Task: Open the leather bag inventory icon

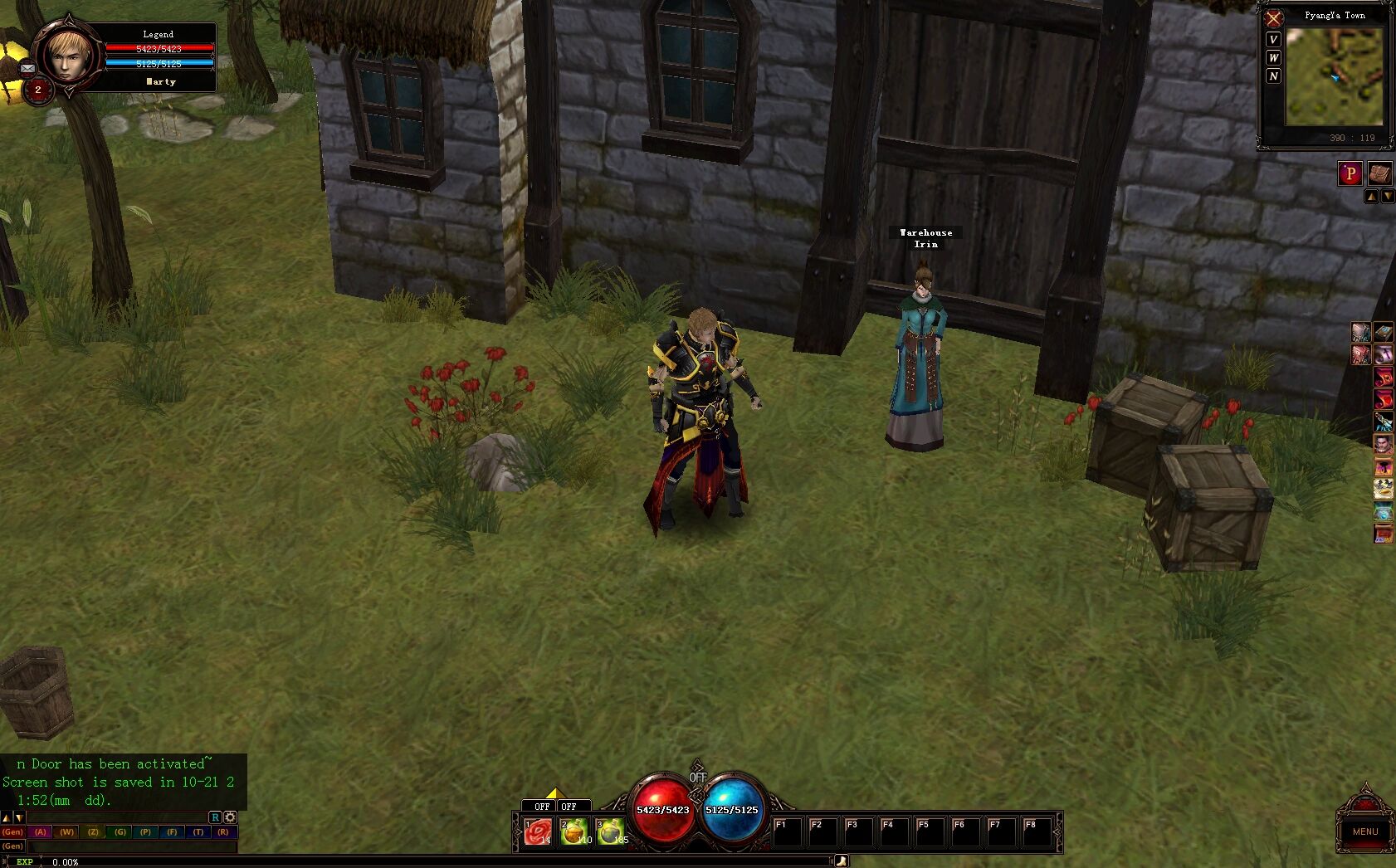Action: pos(1379,173)
